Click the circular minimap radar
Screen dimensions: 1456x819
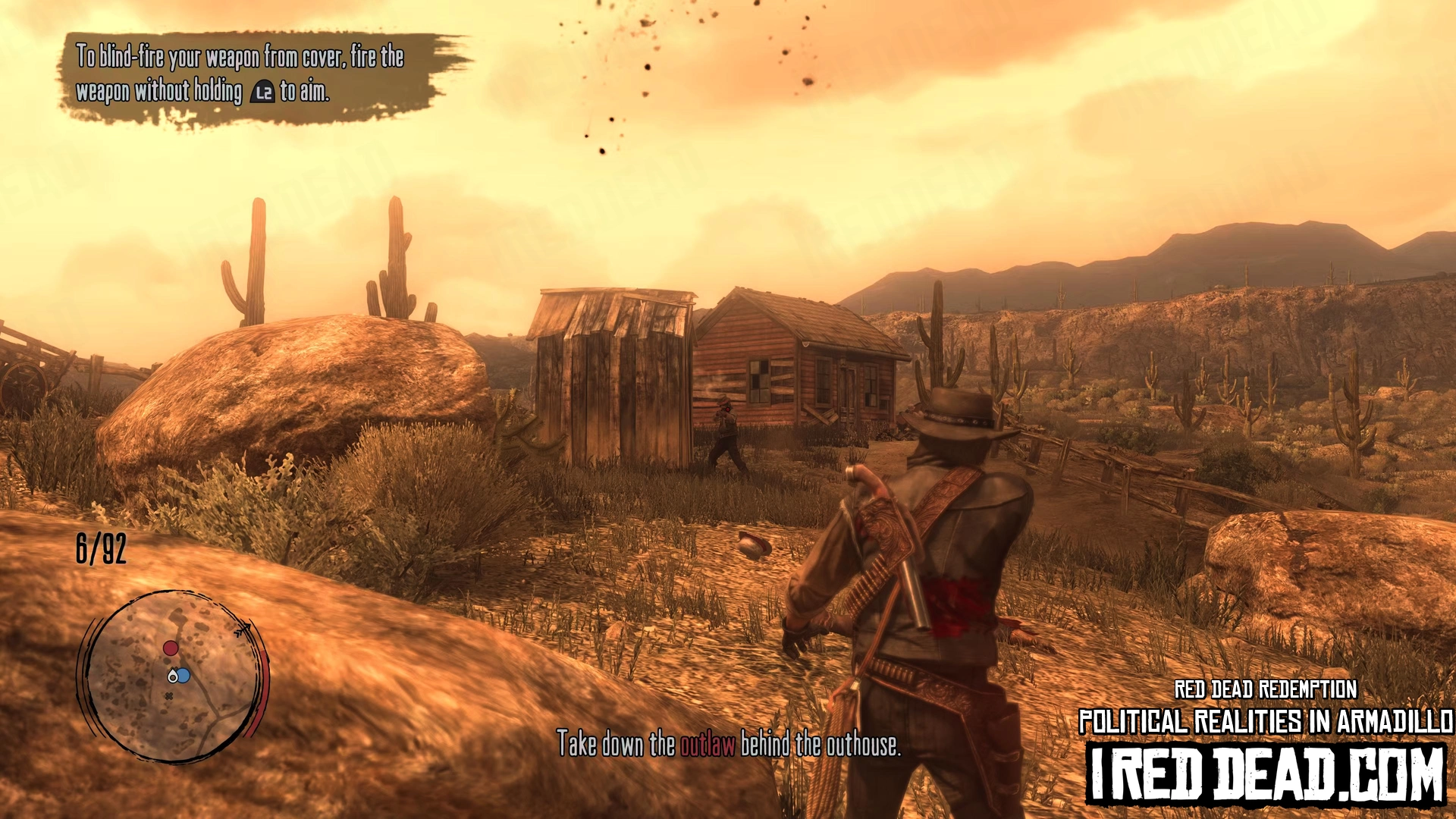pyautogui.click(x=174, y=676)
